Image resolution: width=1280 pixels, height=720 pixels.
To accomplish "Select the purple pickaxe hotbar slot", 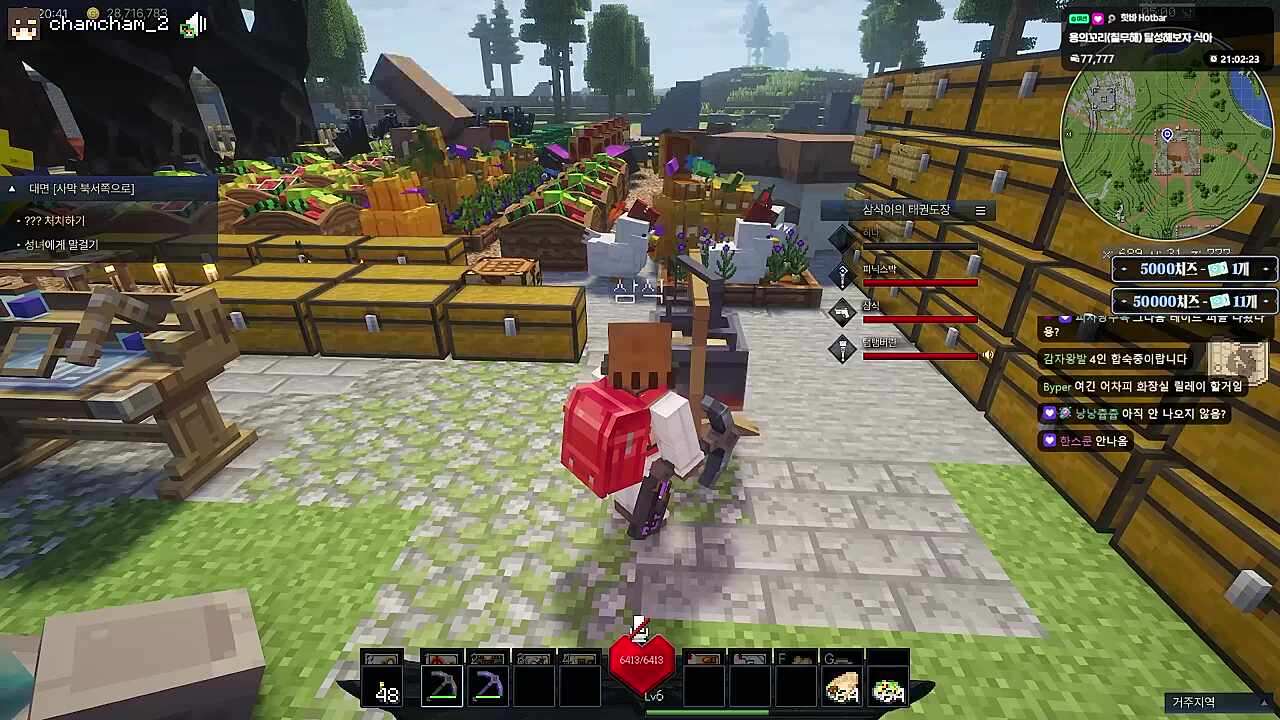I will [488, 685].
